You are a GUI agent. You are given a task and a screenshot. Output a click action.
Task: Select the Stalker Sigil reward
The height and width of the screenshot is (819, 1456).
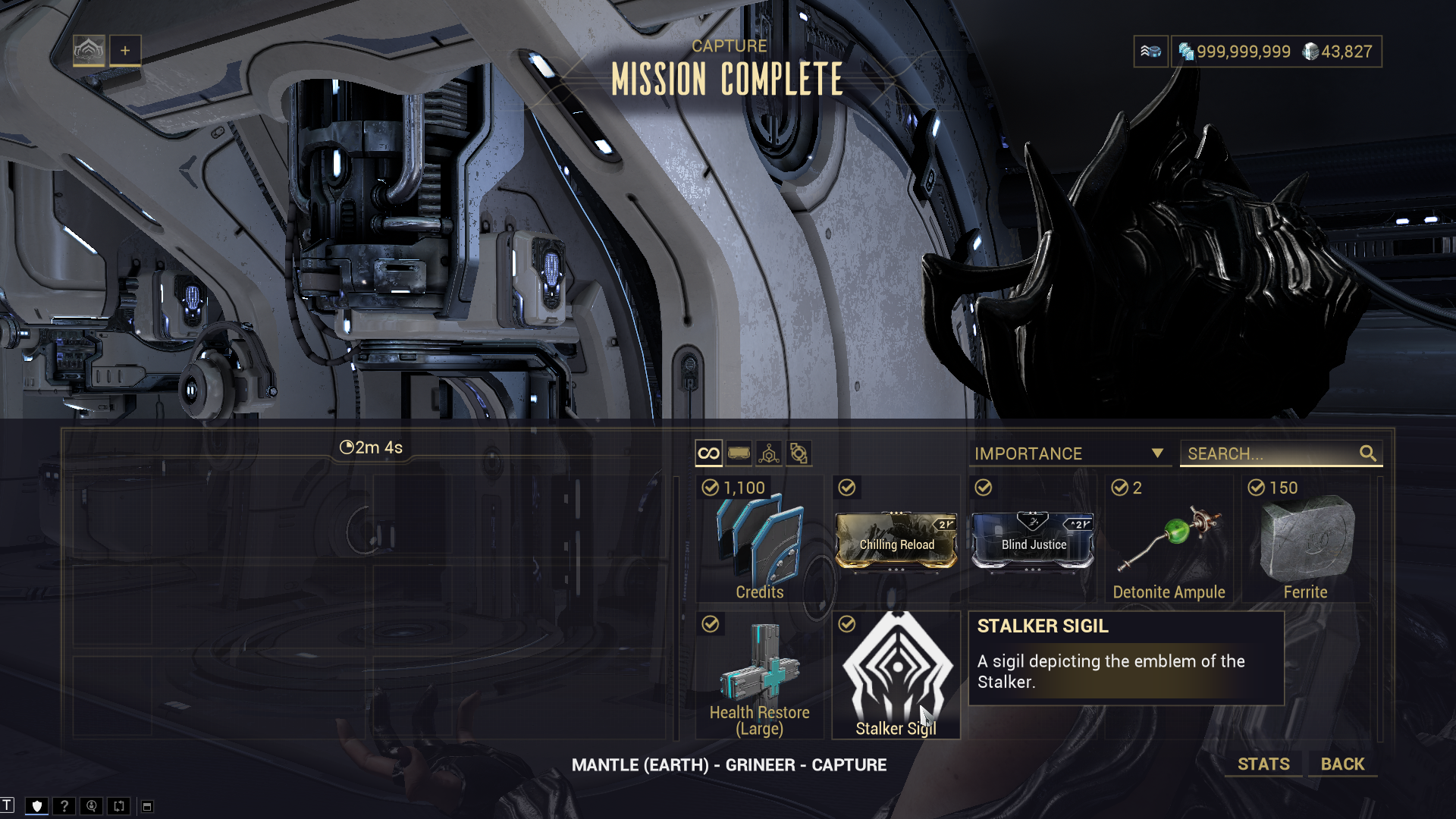(896, 676)
